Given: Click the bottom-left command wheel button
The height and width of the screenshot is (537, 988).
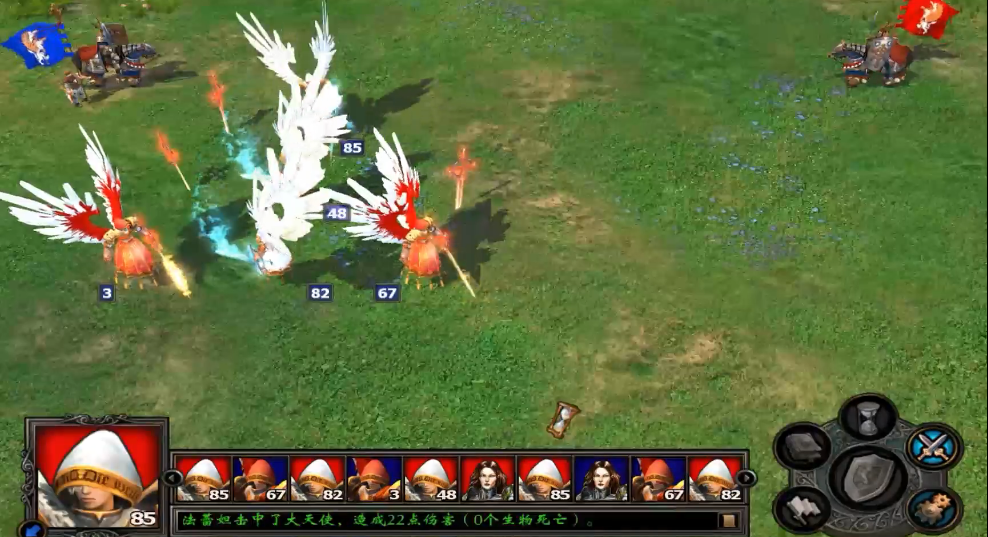Looking at the screenshot, I should click(802, 508).
